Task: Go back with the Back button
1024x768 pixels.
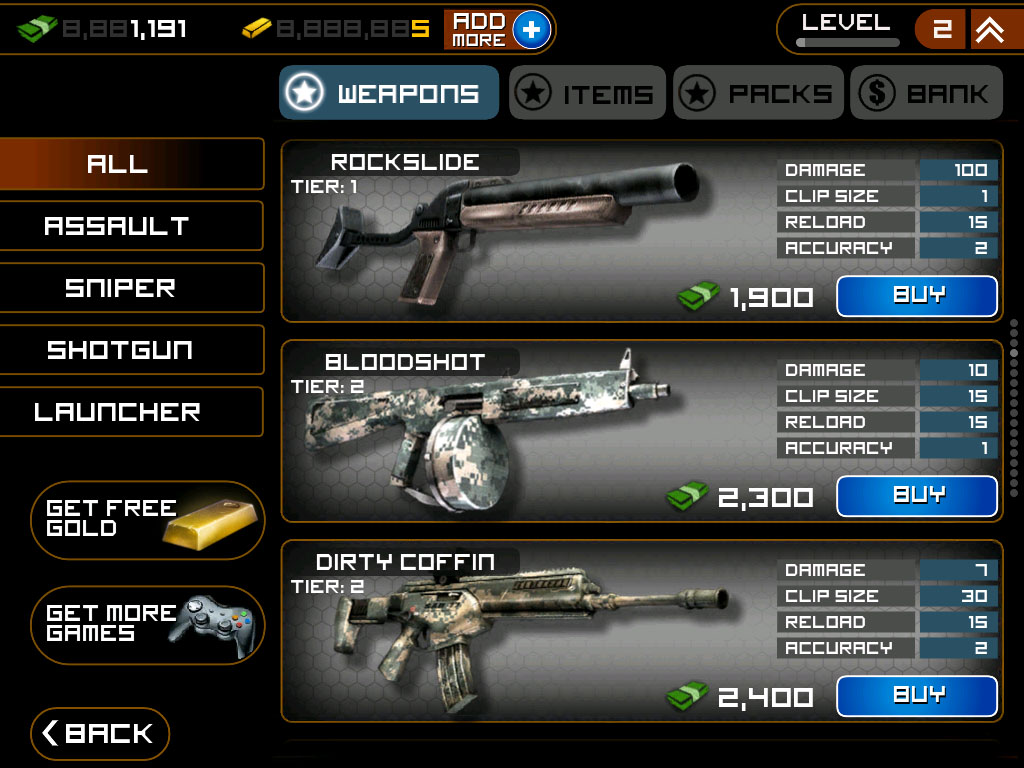Action: (100, 733)
